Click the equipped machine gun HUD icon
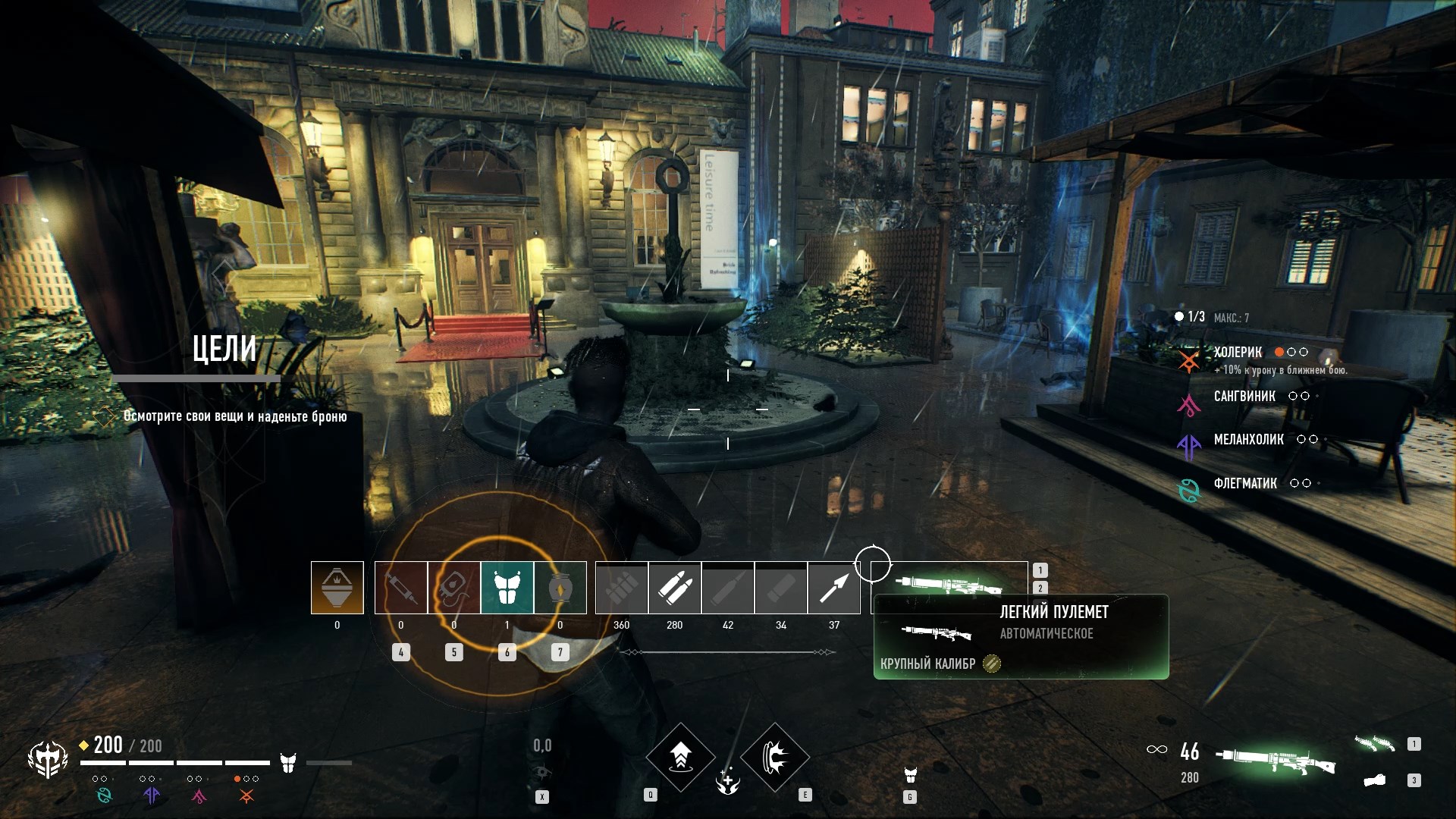This screenshot has height=819, width=1456. point(1276,759)
